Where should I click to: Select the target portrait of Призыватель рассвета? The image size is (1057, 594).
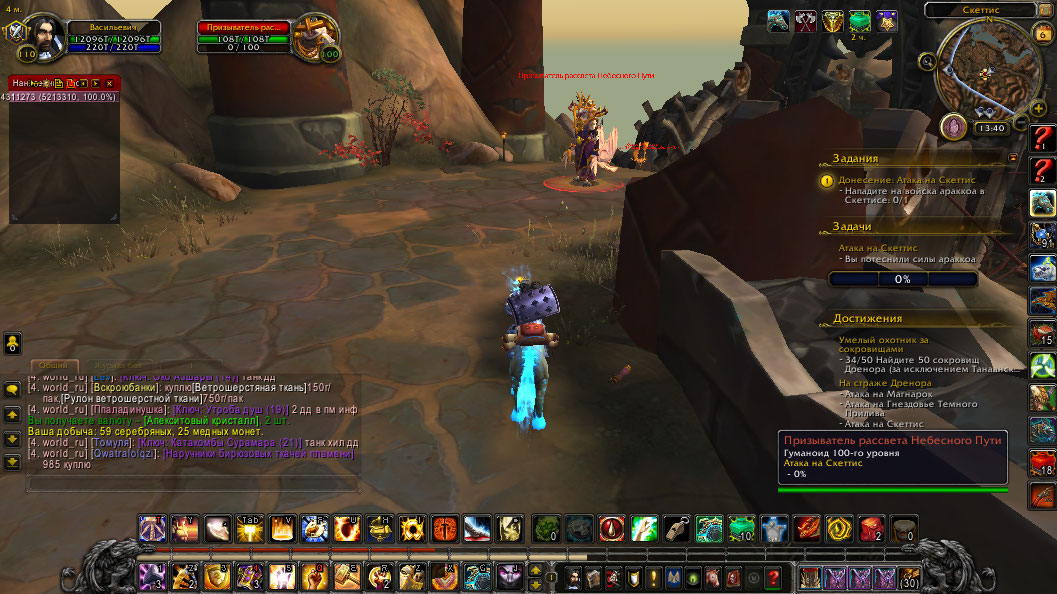point(315,36)
